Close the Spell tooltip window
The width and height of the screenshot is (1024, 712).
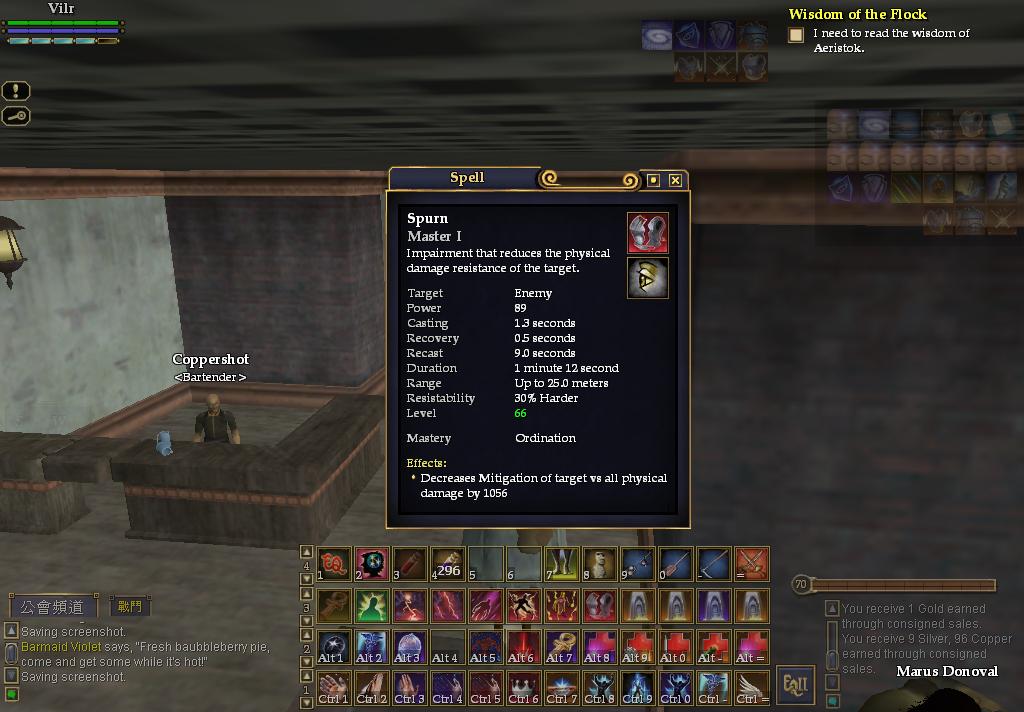pyautogui.click(x=676, y=180)
